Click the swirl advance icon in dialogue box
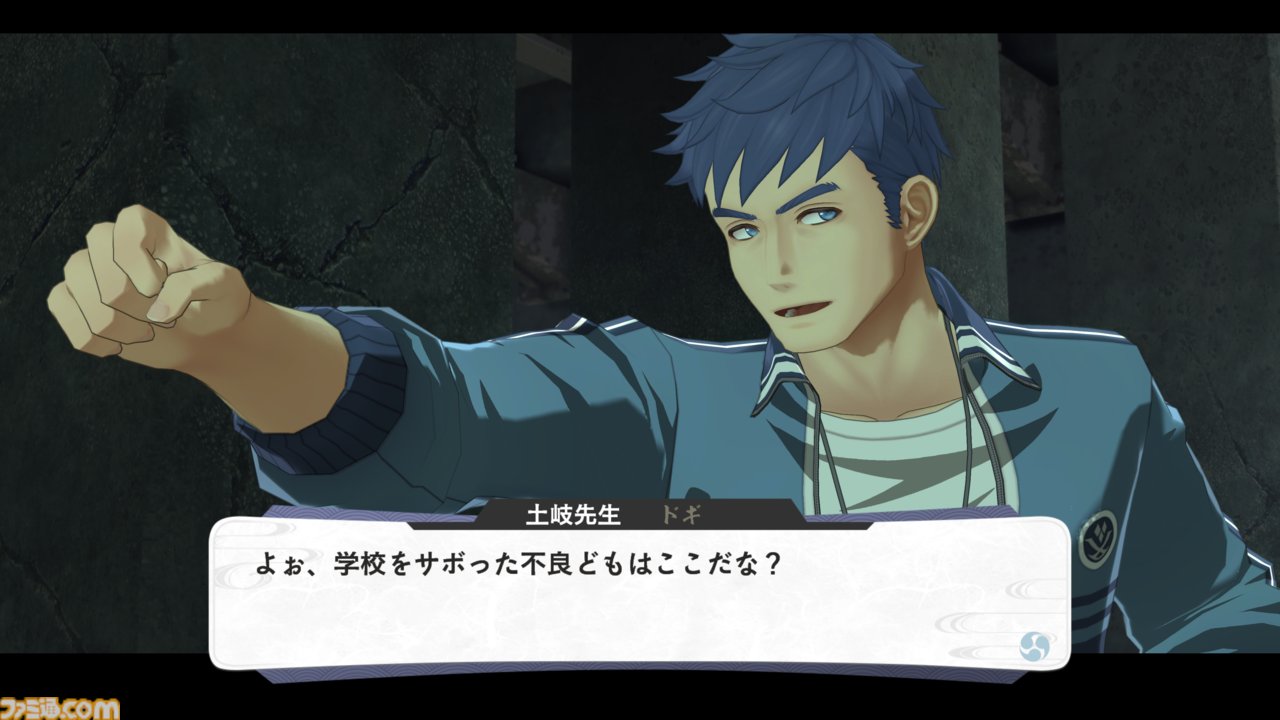1280x720 pixels. [x=1033, y=645]
